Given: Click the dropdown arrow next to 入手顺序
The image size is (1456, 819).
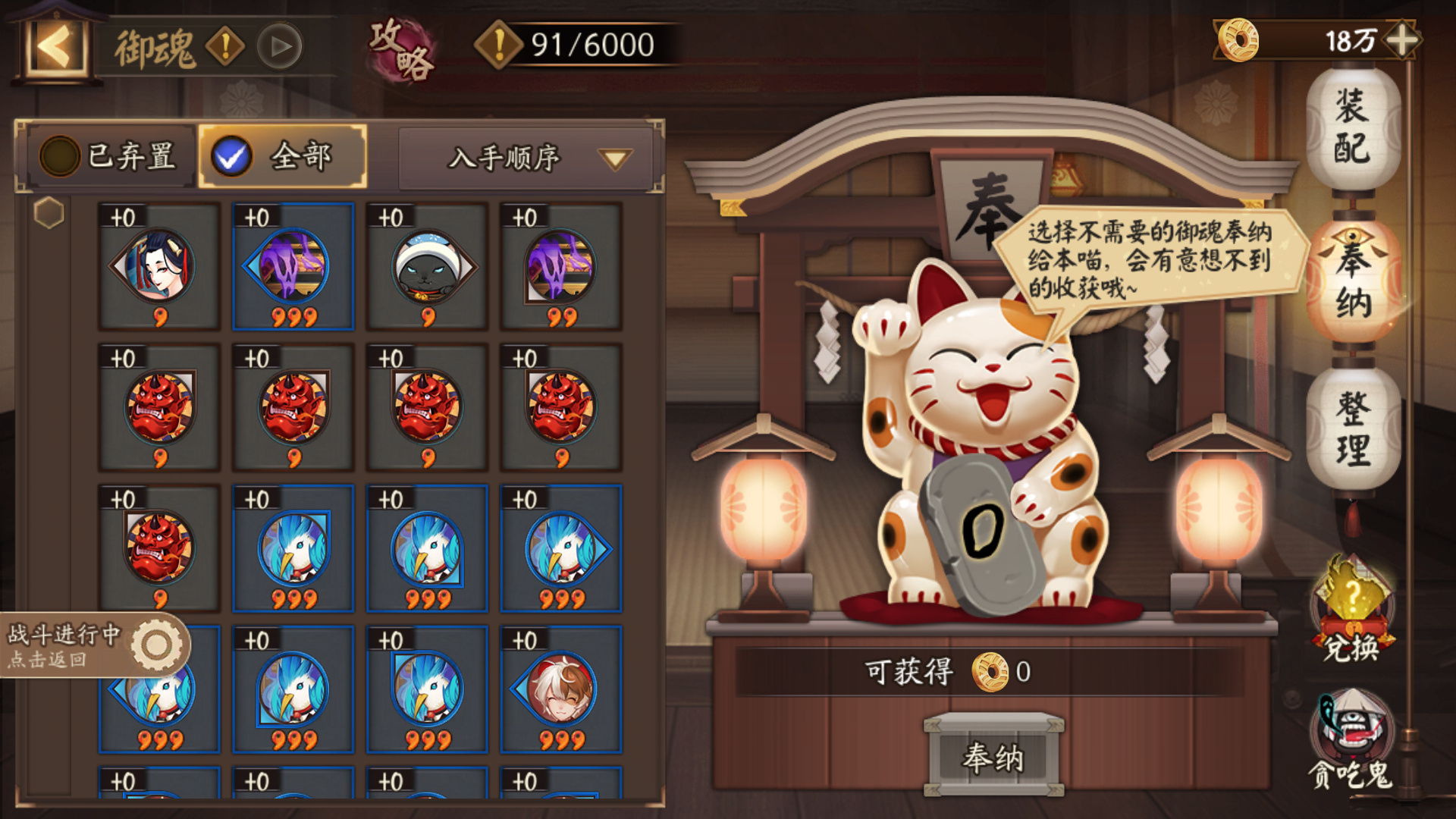Looking at the screenshot, I should coord(616,159).
